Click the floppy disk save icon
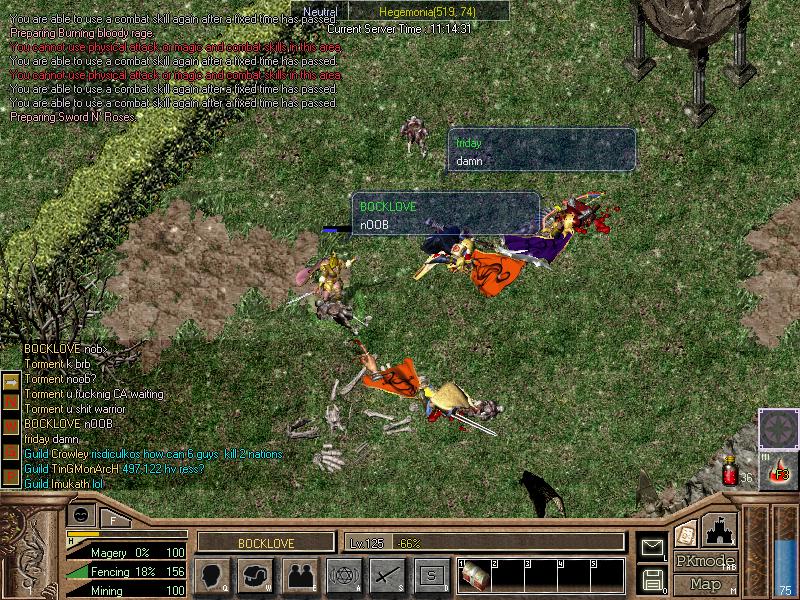The width and height of the screenshot is (800, 600). click(652, 578)
